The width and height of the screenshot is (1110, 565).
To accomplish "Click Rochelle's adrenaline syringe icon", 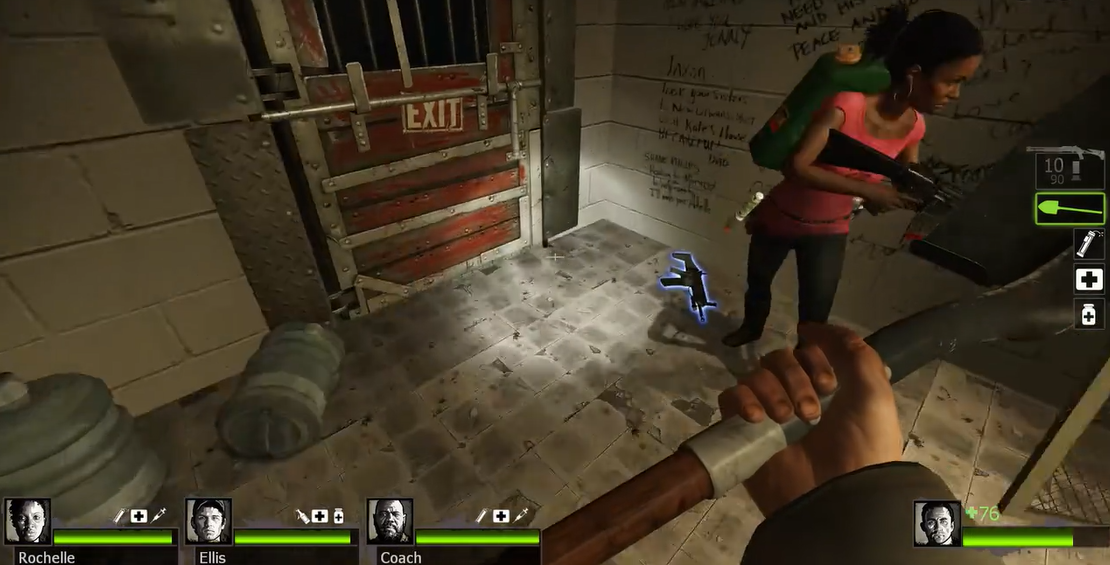I will pyautogui.click(x=158, y=515).
